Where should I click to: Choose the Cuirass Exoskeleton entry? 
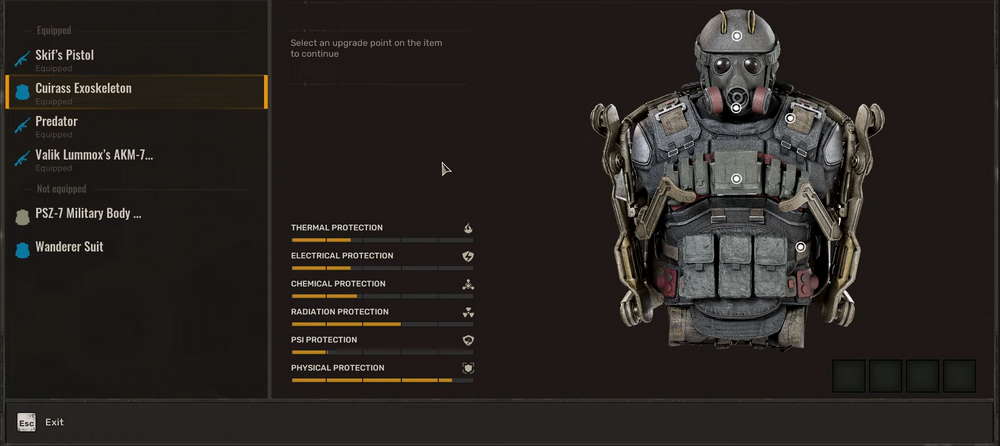click(x=84, y=89)
